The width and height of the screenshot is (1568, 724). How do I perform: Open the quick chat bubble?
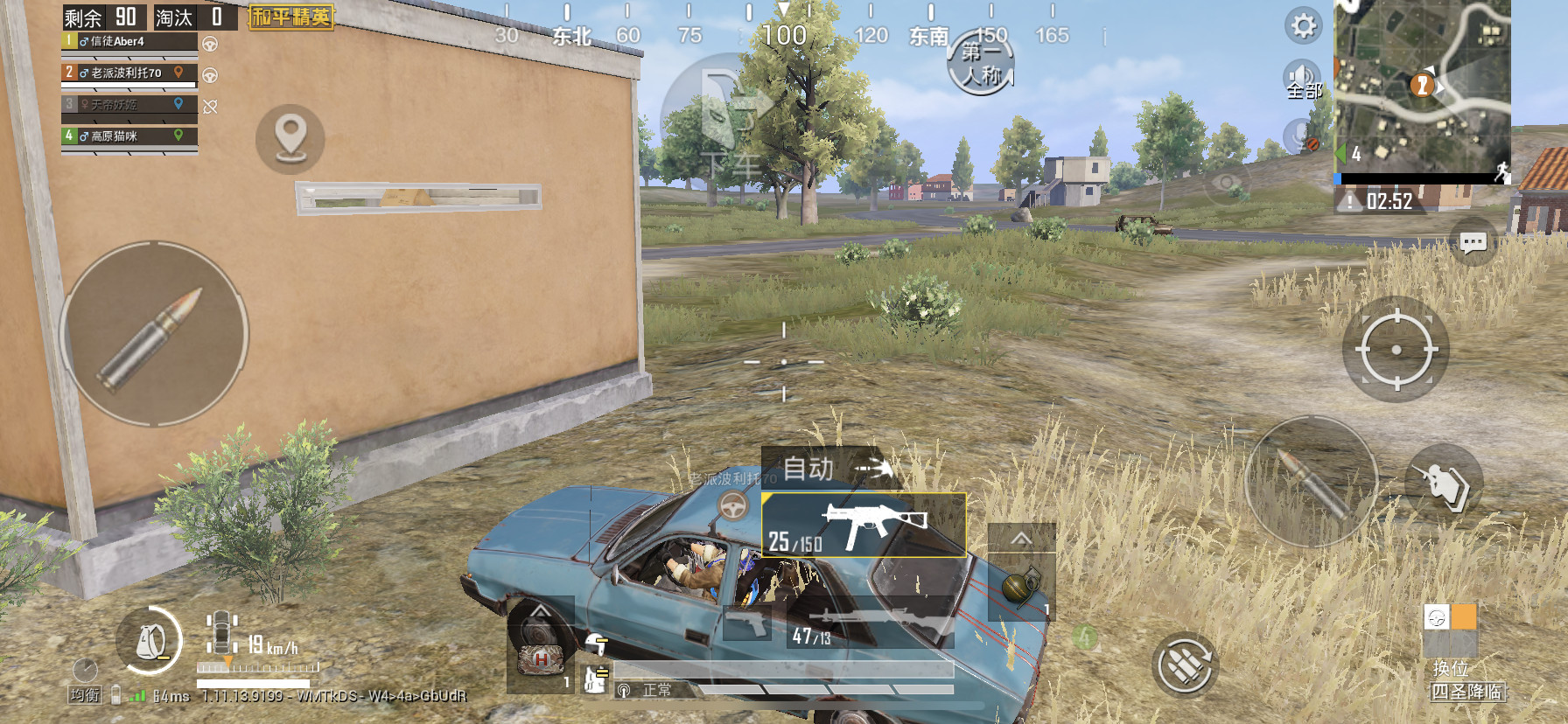pos(1473,242)
